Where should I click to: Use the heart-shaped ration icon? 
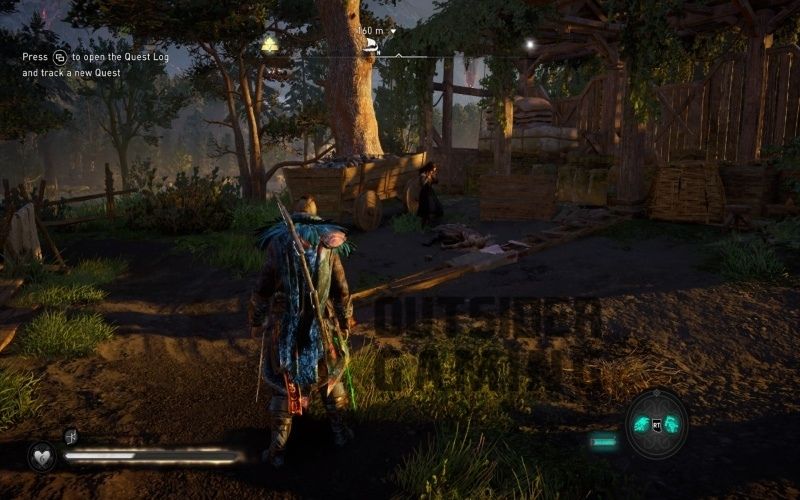pos(42,456)
